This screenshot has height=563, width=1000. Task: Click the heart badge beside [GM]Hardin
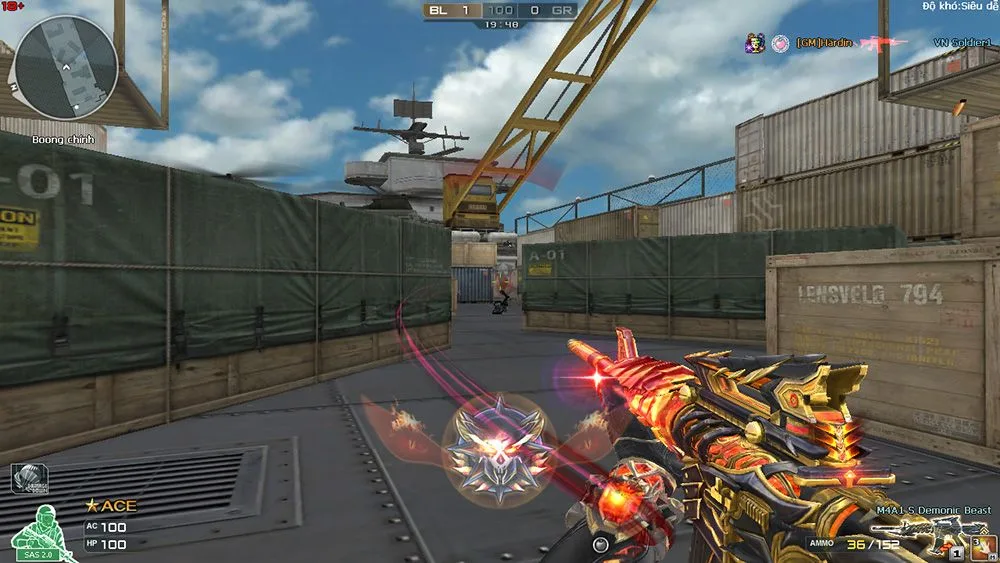[780, 43]
